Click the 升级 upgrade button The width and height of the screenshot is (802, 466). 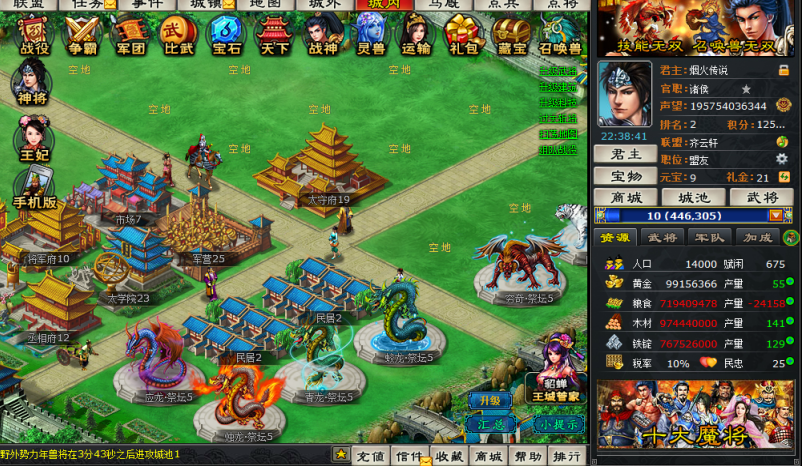[x=491, y=400]
